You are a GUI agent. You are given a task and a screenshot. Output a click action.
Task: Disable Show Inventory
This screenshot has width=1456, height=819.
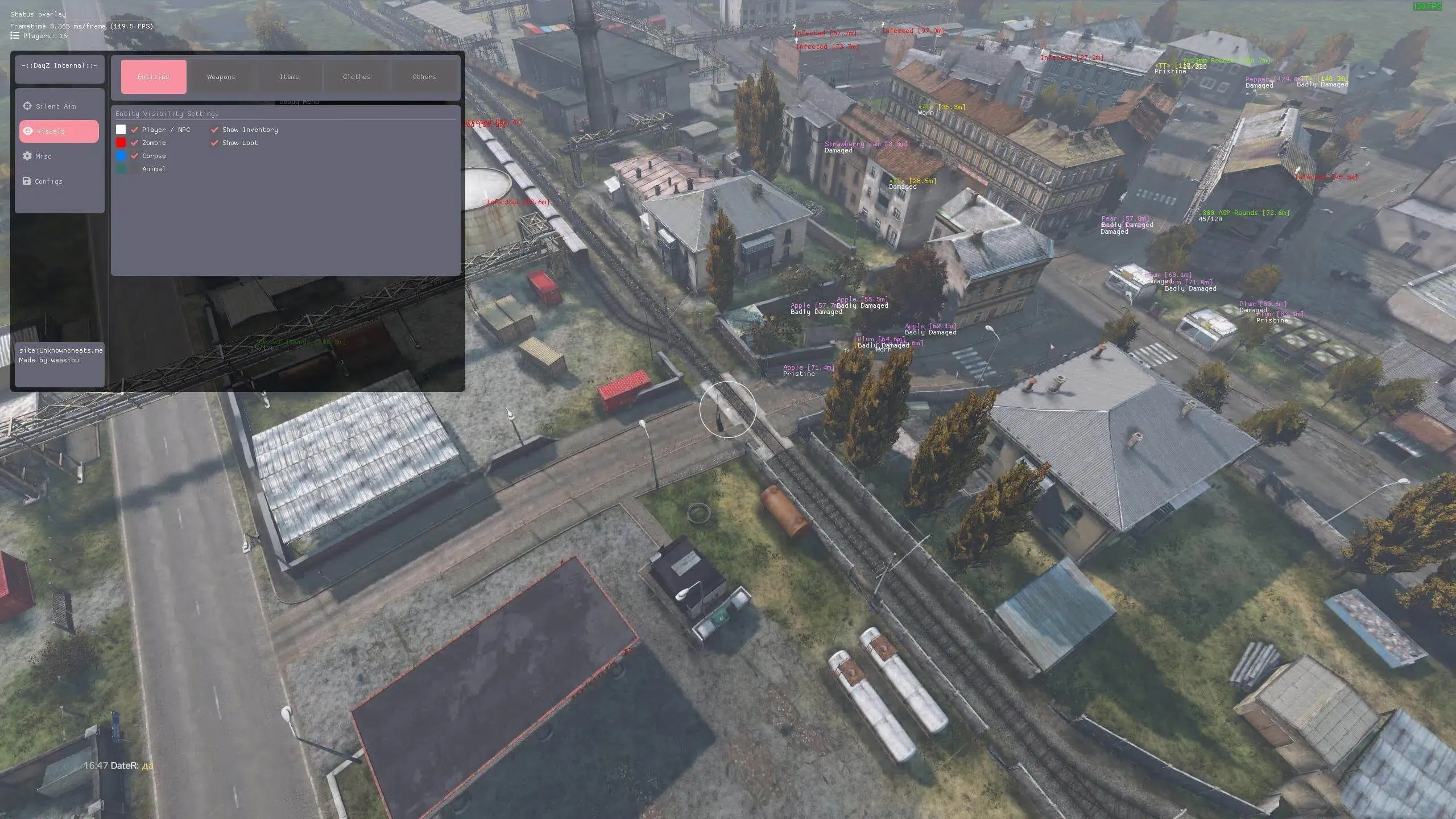pos(215,130)
